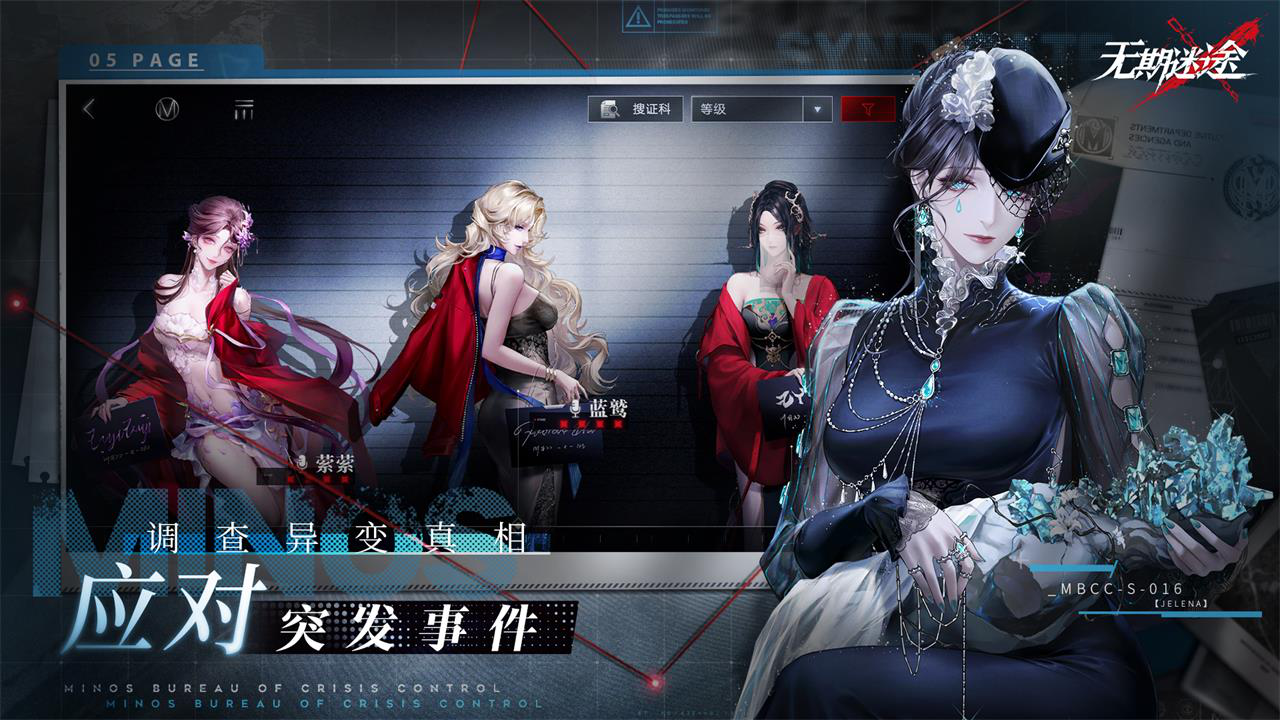1280x720 pixels.
Task: Click the microphone icon next to 蓝鹭
Action: coord(576,407)
